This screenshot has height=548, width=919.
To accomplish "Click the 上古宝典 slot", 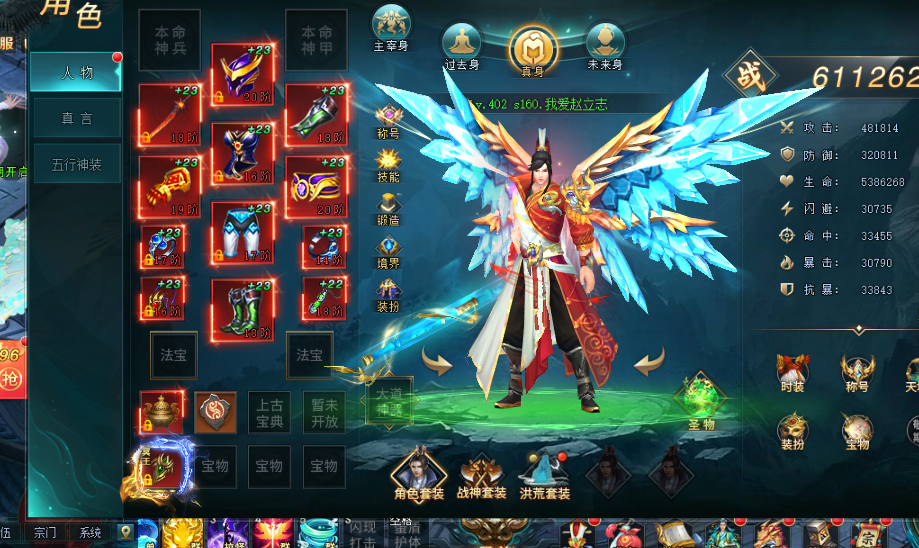I will (x=269, y=412).
